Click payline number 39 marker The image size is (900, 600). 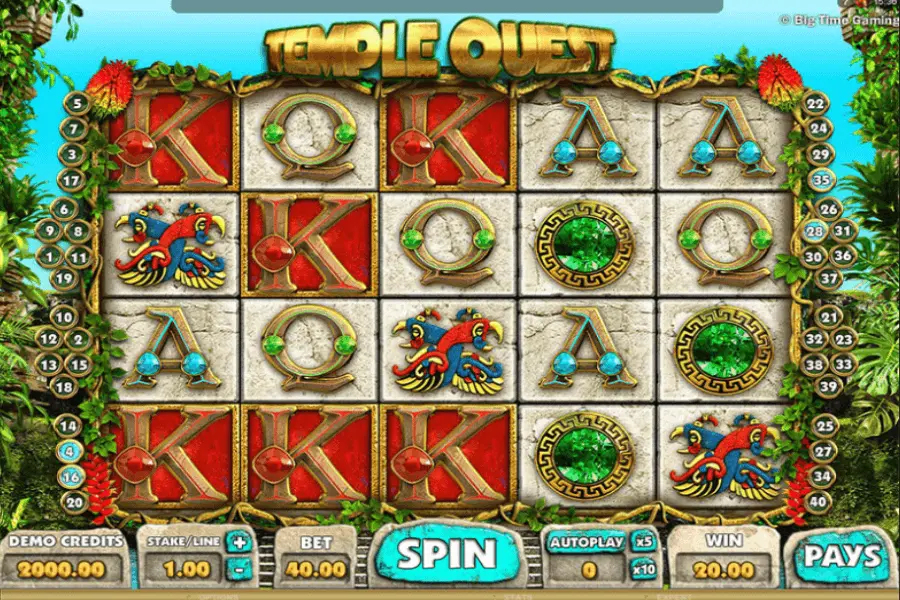click(828, 386)
